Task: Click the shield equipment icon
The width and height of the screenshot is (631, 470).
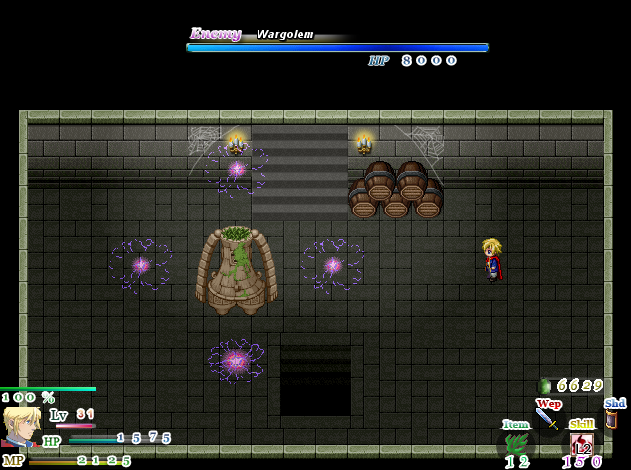Action: (611, 420)
